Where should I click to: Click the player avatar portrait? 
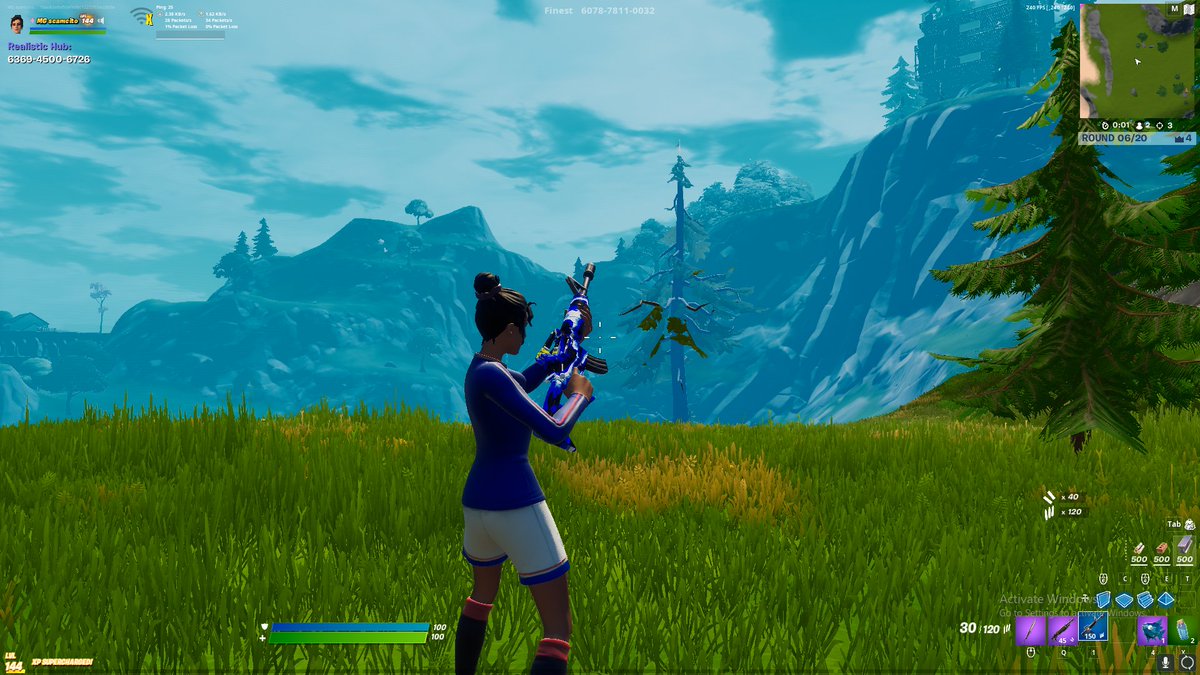(17, 22)
